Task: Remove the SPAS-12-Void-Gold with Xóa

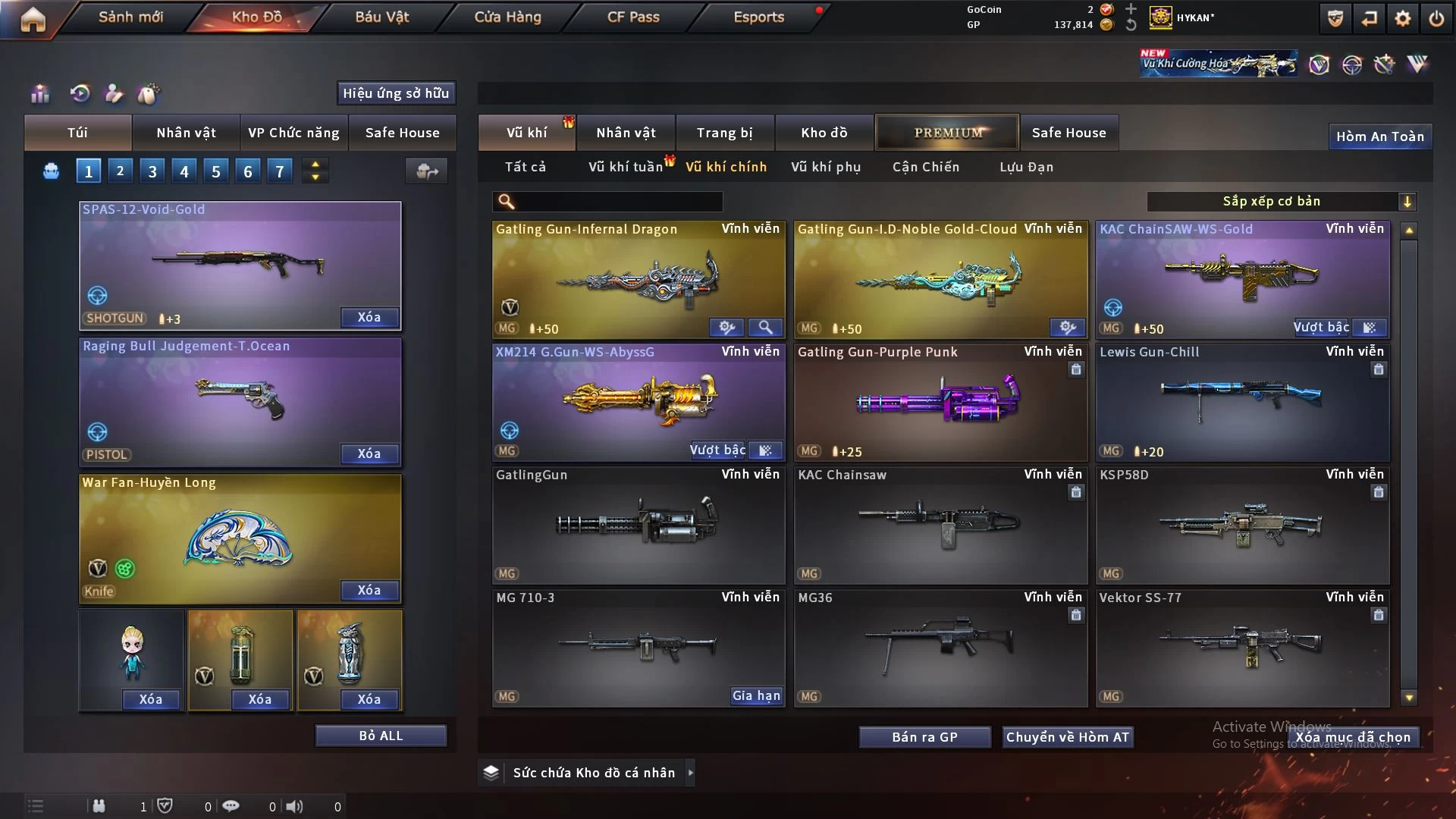Action: point(369,318)
